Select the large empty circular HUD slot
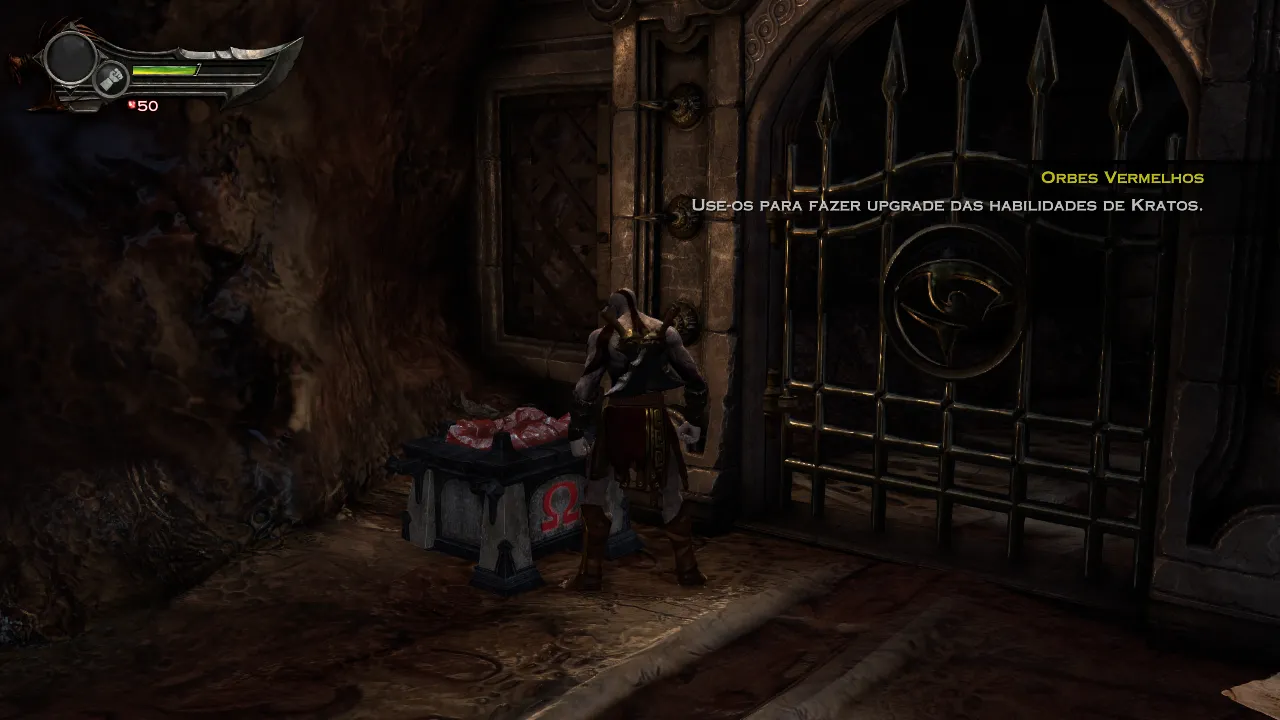This screenshot has height=720, width=1280. click(x=70, y=57)
